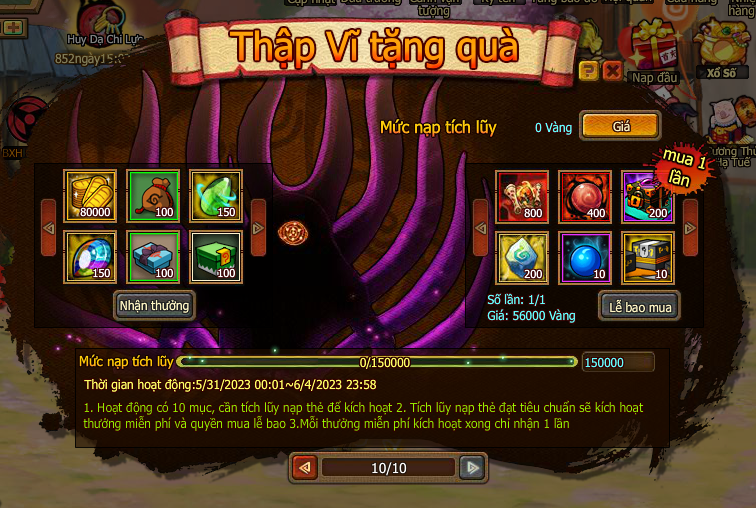Go to the previous tier page arrow
This screenshot has width=756, height=508.
[x=305, y=467]
